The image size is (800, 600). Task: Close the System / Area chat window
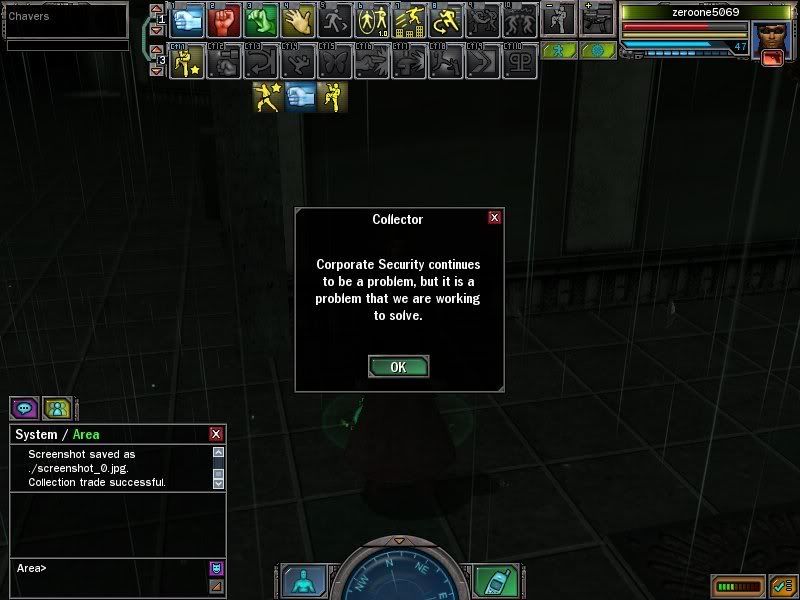pyautogui.click(x=216, y=434)
